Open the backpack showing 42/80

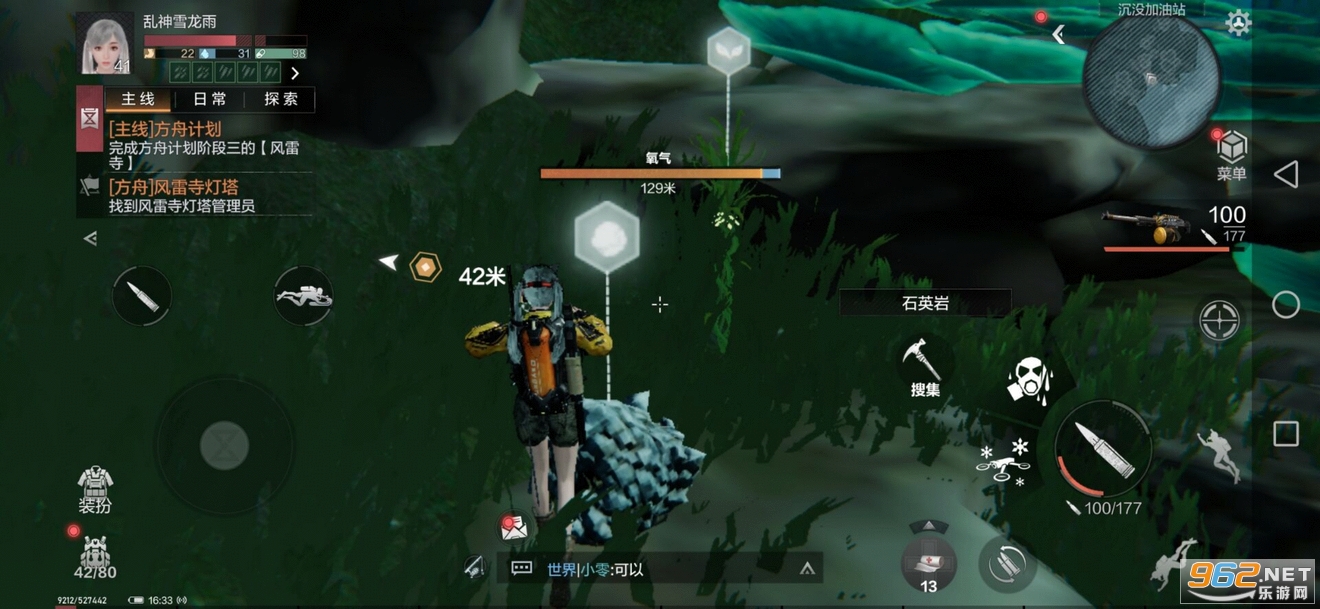[95, 558]
